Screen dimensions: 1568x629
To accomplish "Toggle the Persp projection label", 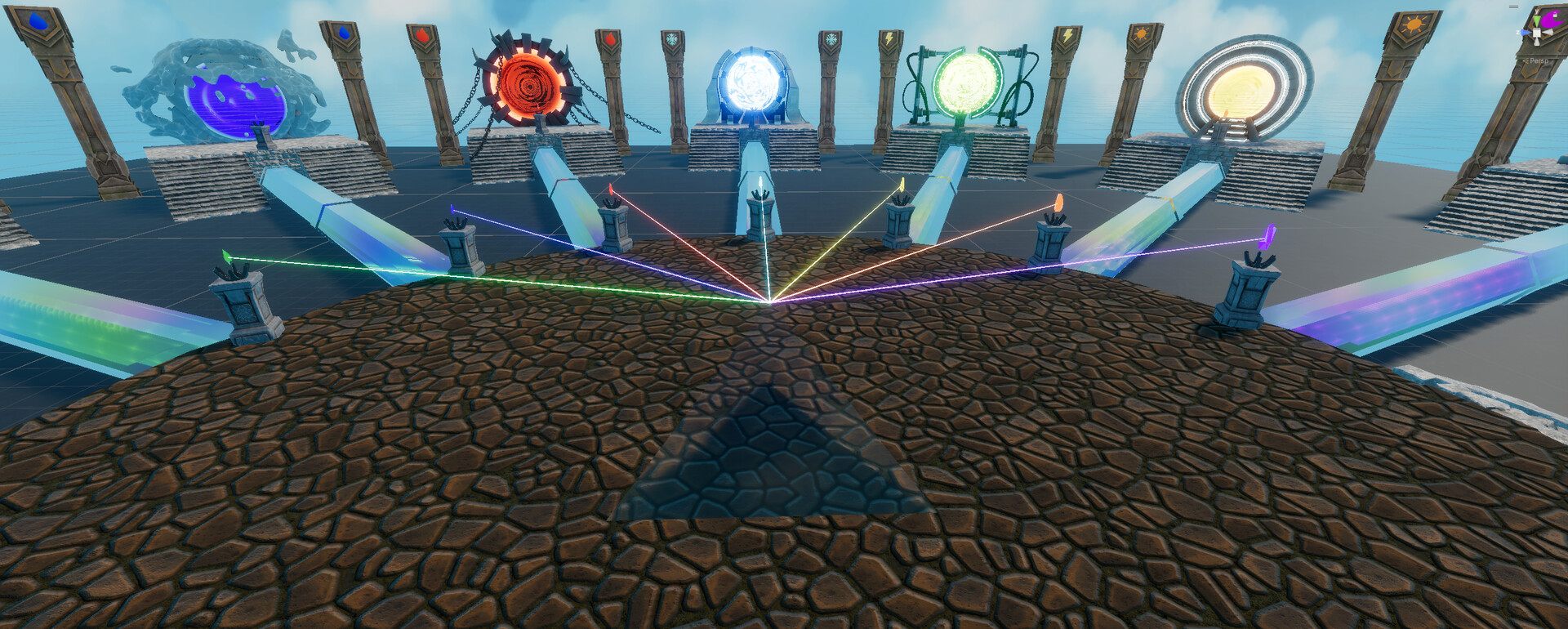I will coord(1539,60).
